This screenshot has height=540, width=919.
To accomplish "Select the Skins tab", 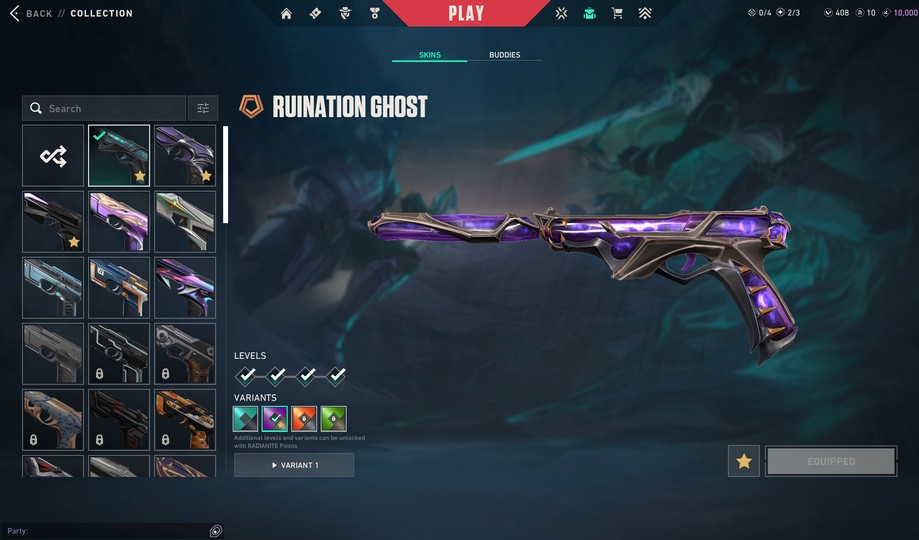I will pyautogui.click(x=429, y=55).
